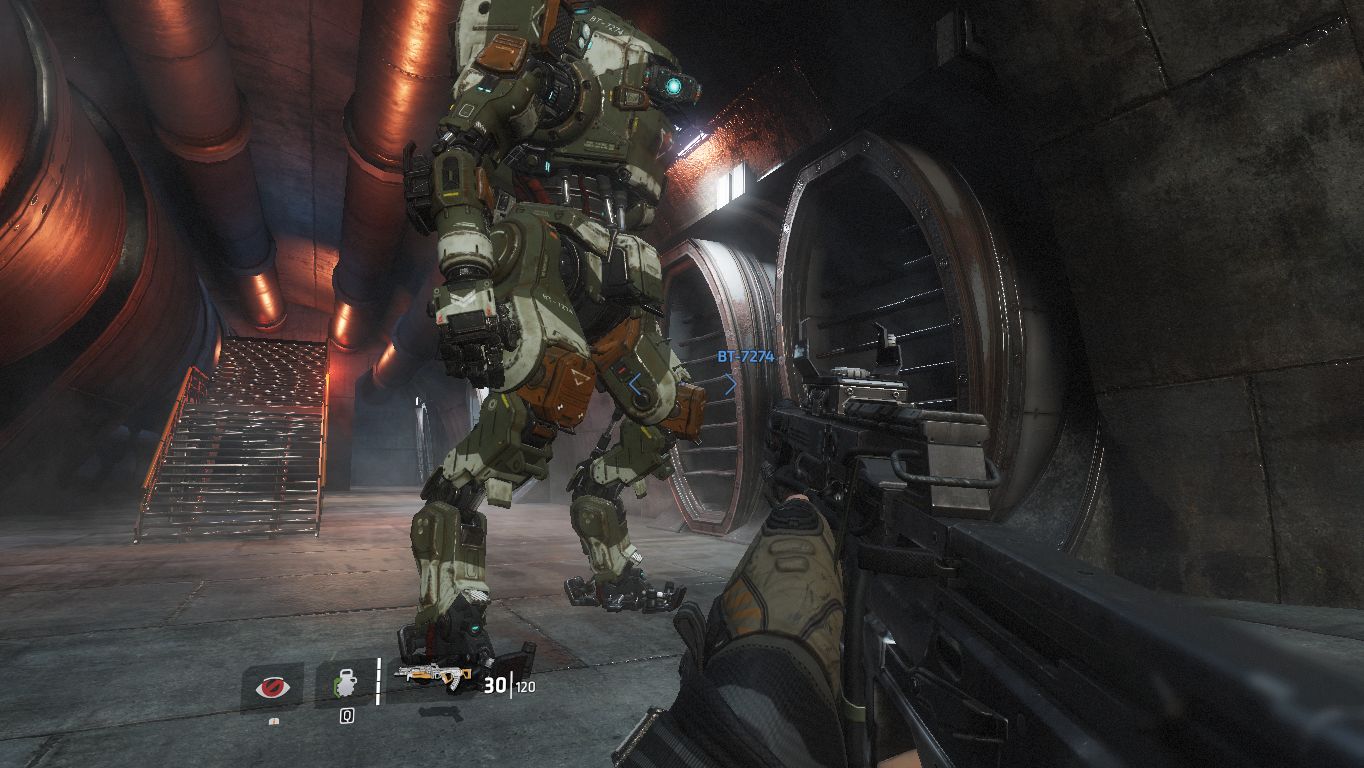Viewport: 1364px width, 768px height.
Task: Click the BT-7274 titan name marker
Action: click(745, 356)
